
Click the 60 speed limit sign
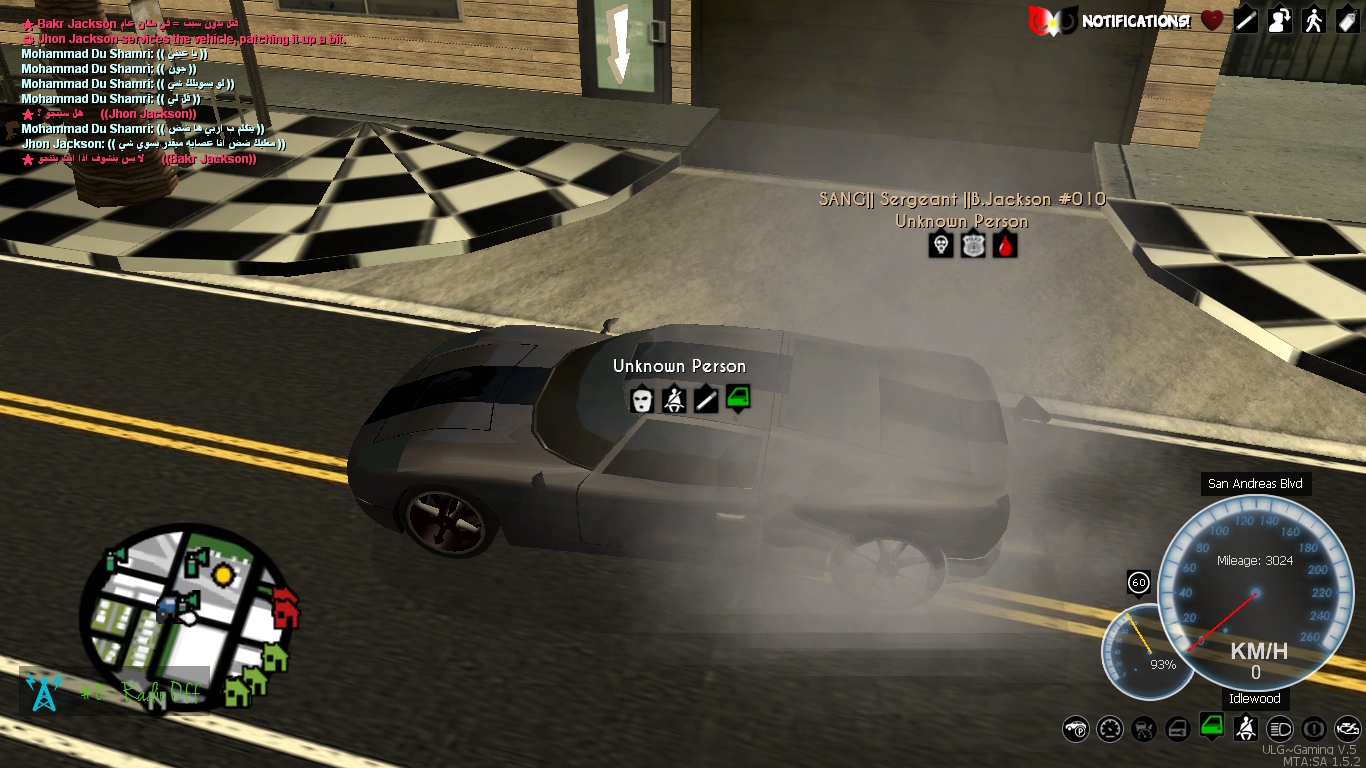pos(1138,582)
